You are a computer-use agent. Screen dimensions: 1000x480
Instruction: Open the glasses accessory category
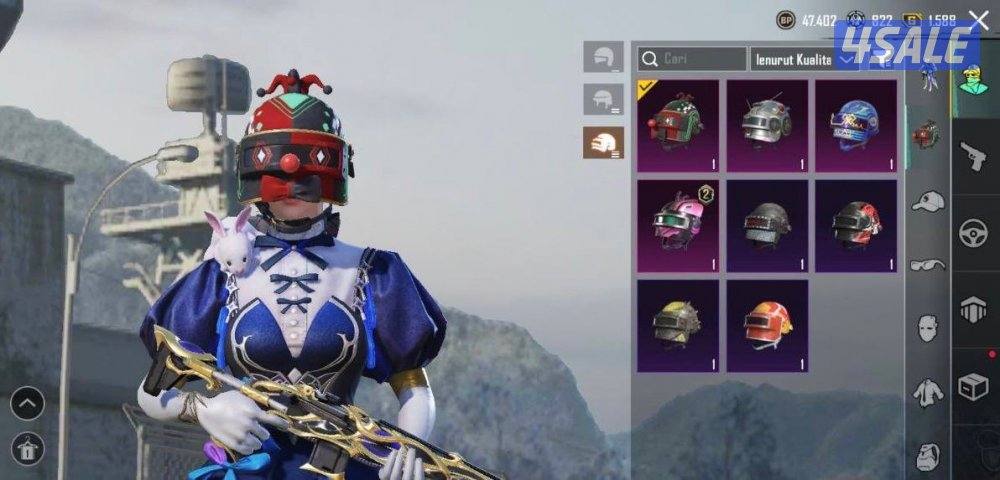pos(928,265)
